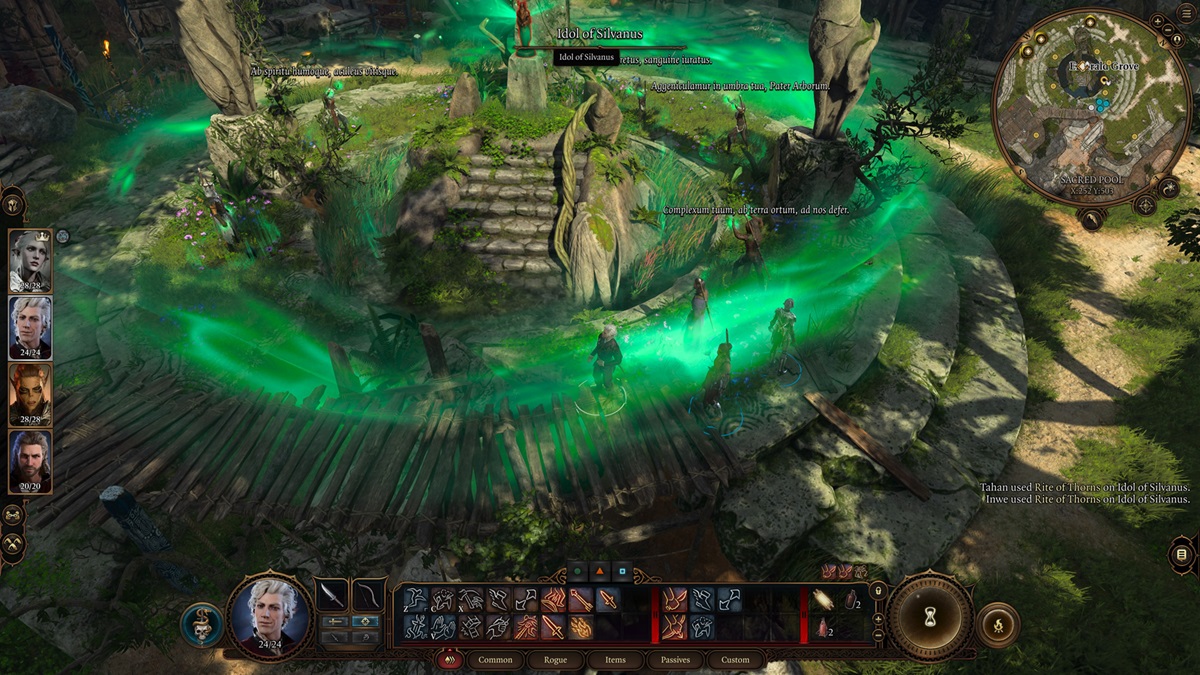This screenshot has height=675, width=1200.
Task: Select the melee dagger weapon slot
Action: click(333, 595)
